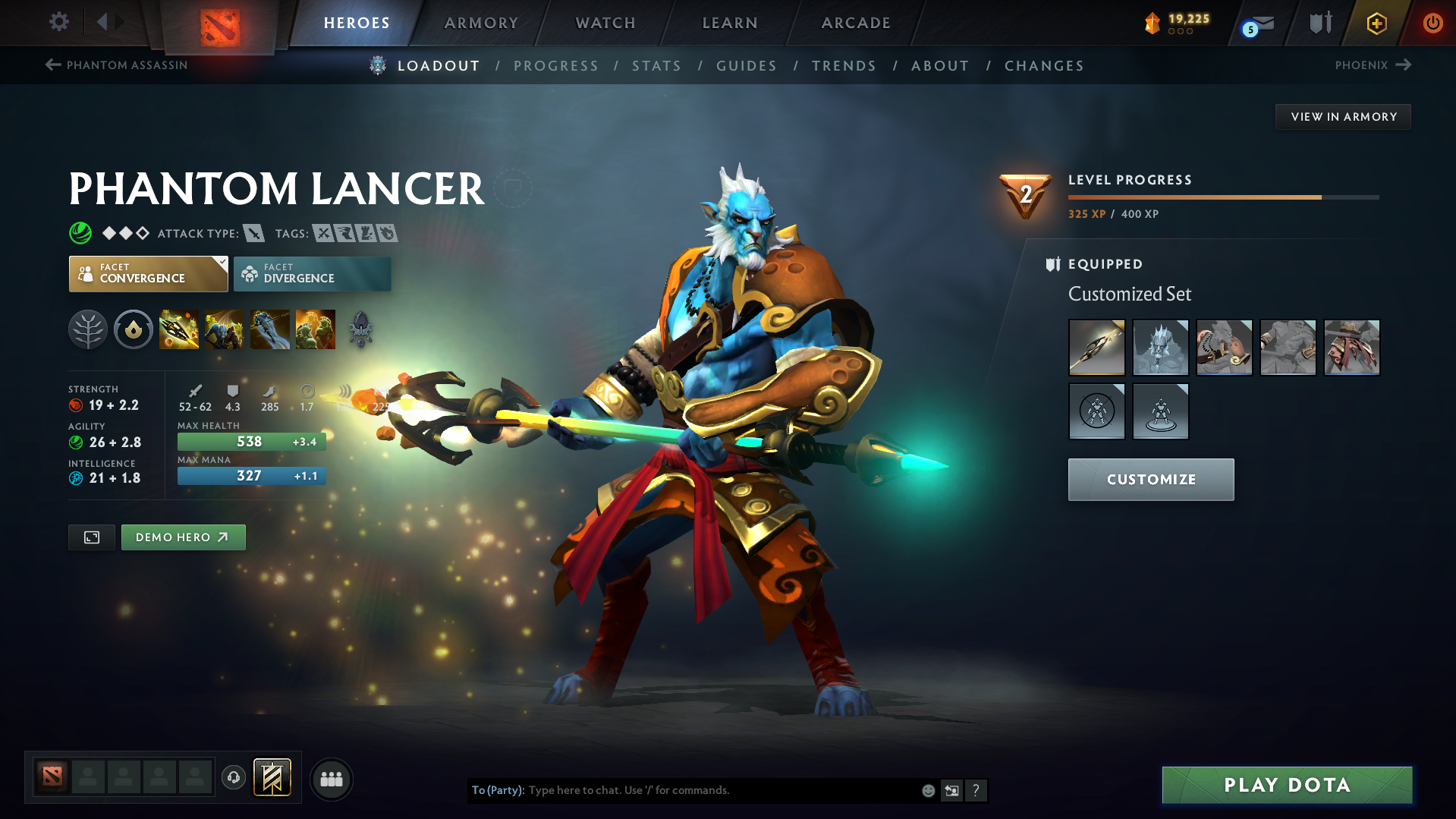Select the Divergence facet
This screenshot has width=1456, height=819.
pyautogui.click(x=311, y=273)
